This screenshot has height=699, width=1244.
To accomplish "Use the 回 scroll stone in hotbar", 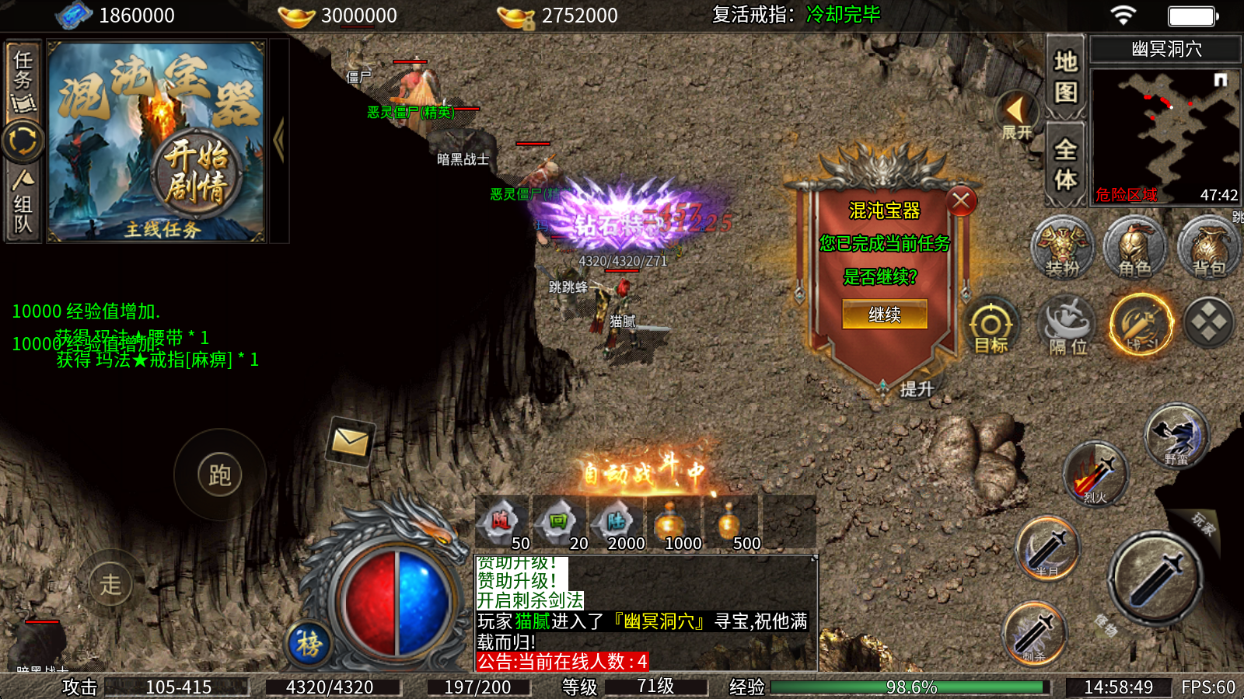I will [557, 523].
